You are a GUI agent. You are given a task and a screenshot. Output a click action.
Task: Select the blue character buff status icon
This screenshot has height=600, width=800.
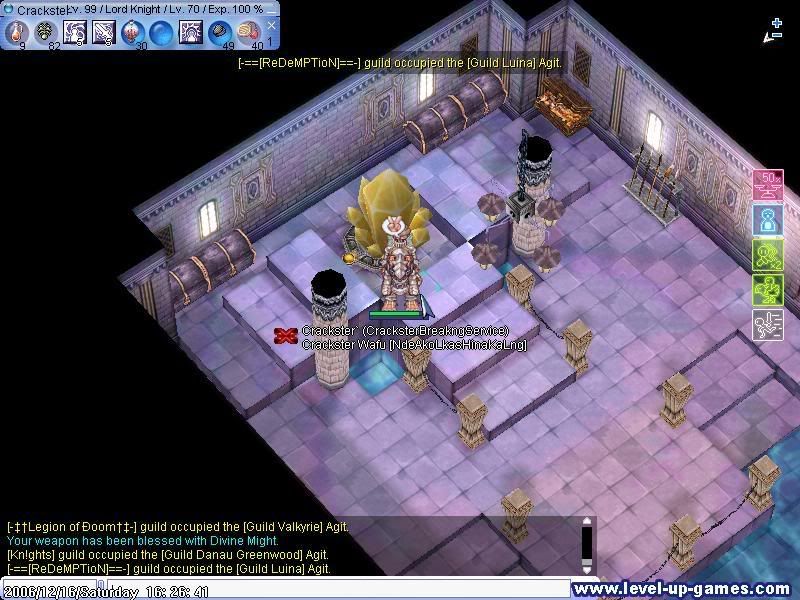pyautogui.click(x=767, y=220)
